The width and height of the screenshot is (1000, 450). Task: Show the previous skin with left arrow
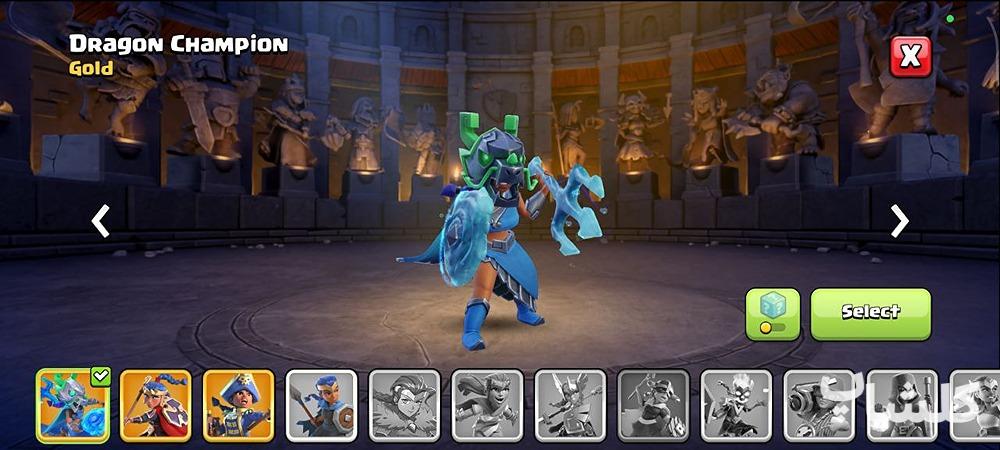[x=100, y=221]
